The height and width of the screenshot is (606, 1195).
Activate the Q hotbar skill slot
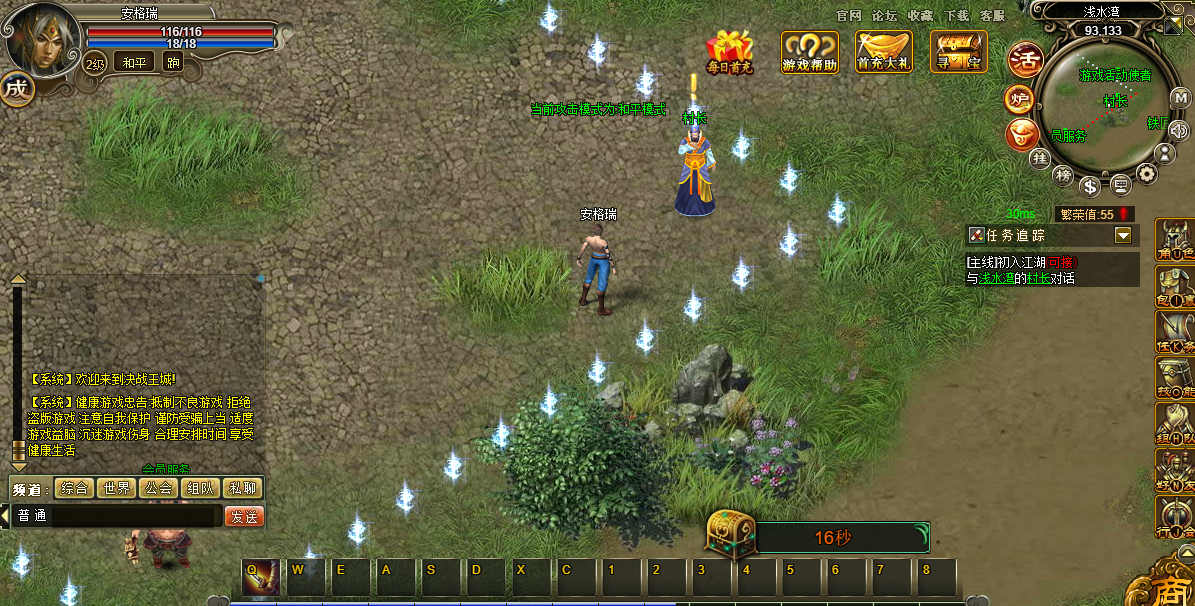click(x=260, y=579)
